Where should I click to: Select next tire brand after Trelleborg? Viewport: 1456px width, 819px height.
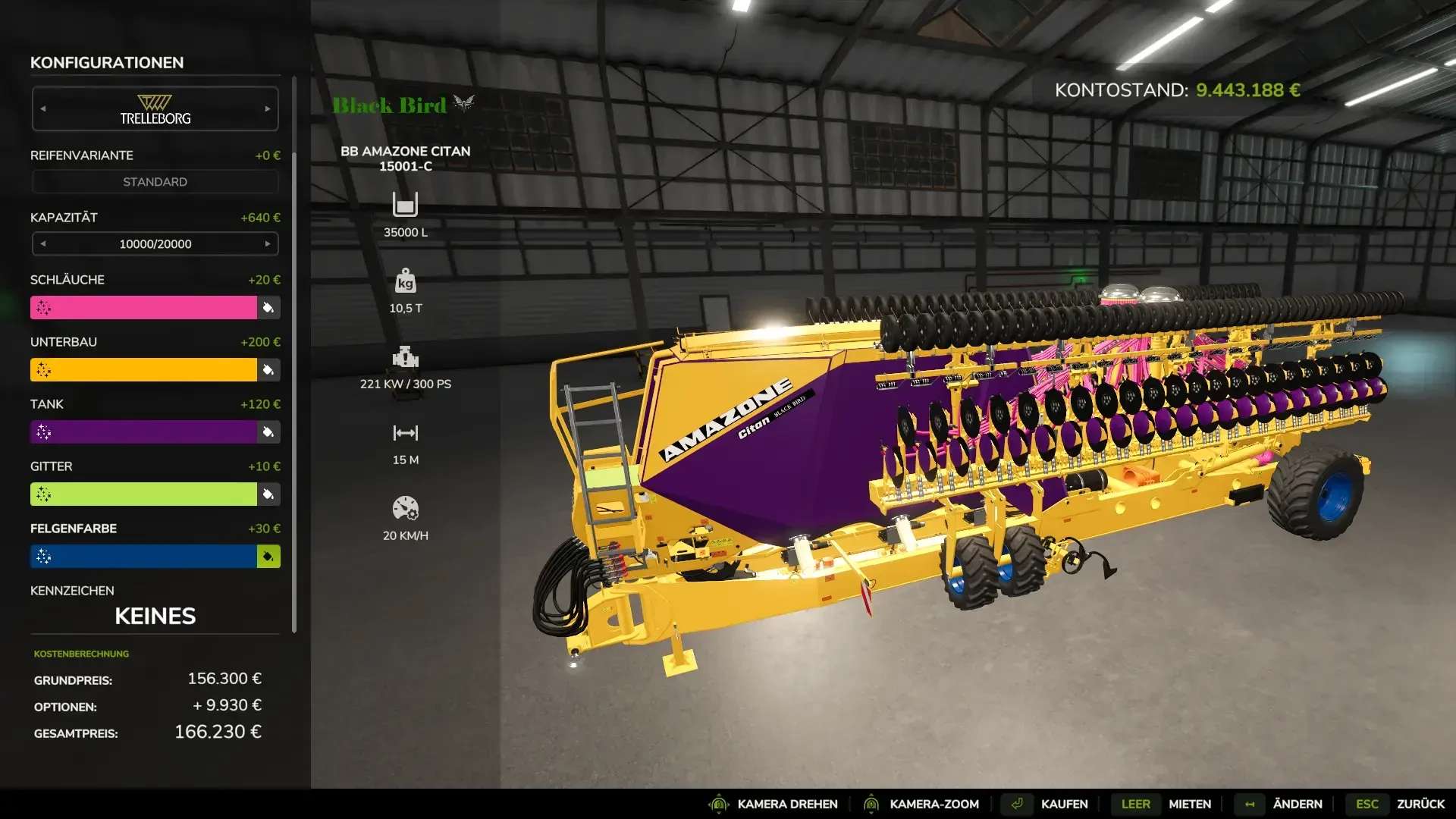[268, 109]
